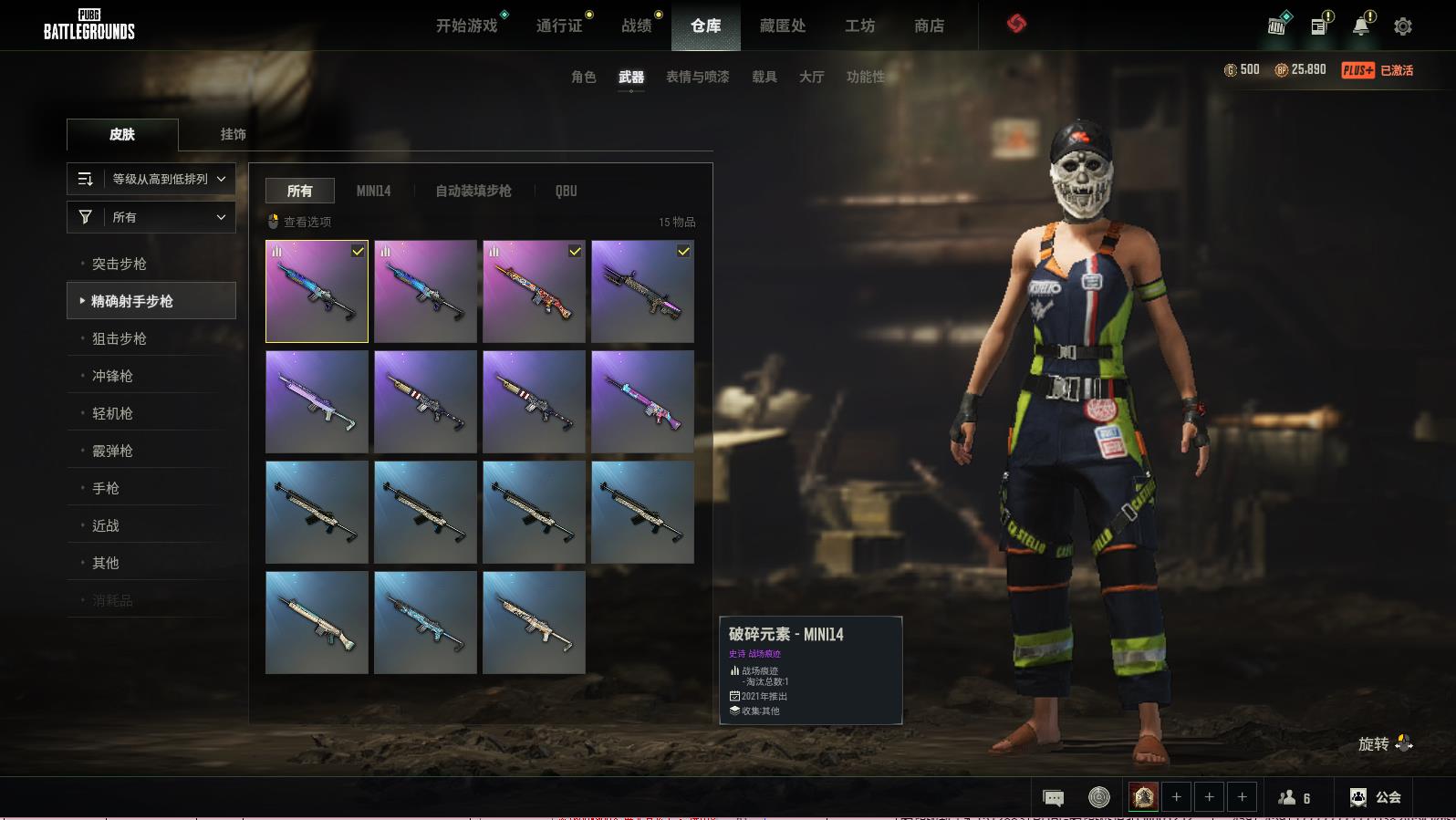This screenshot has height=820, width=1456.
Task: Open the 公会 clan button
Action: click(1376, 797)
